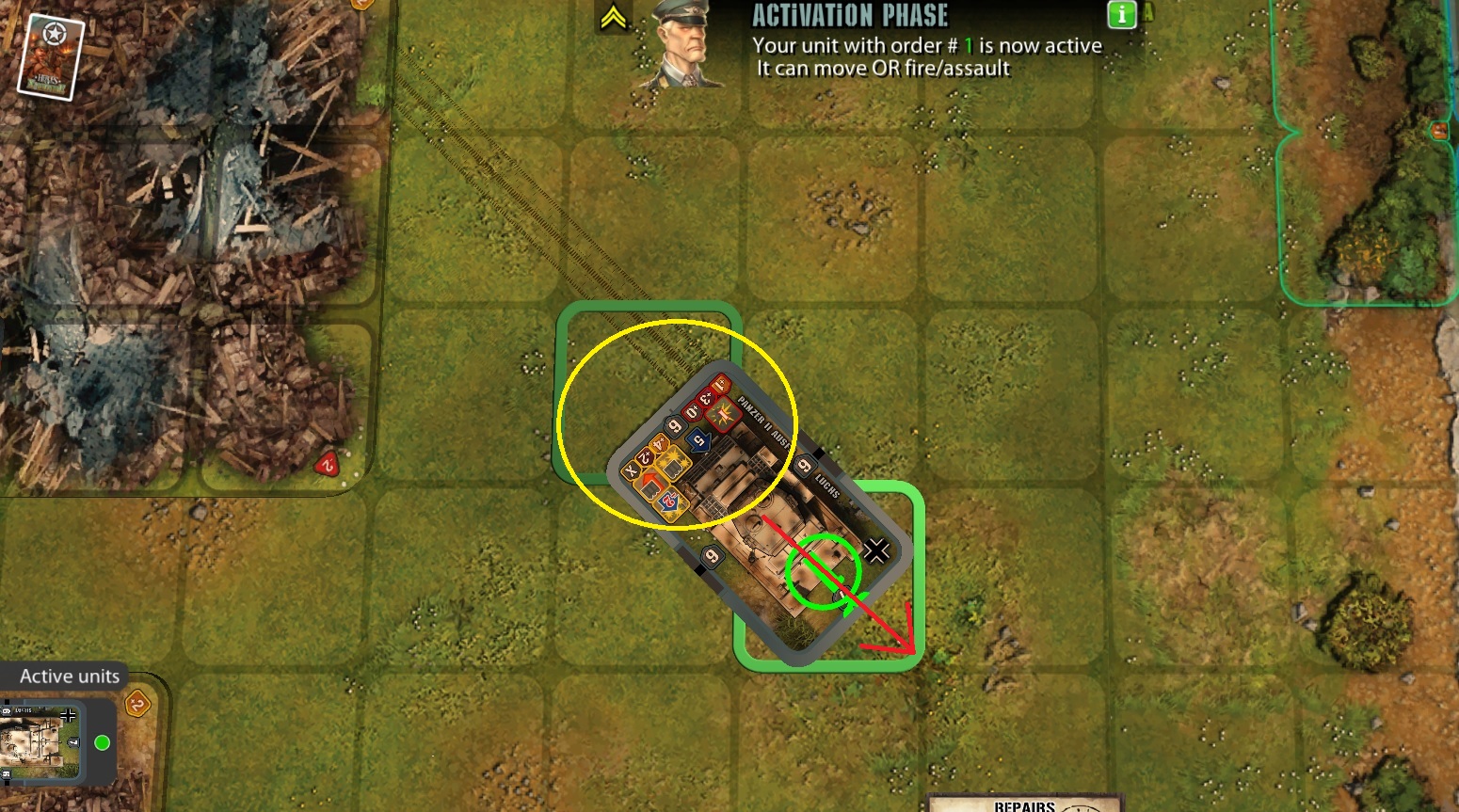Click the small A indicator next to the info icon

(1146, 11)
